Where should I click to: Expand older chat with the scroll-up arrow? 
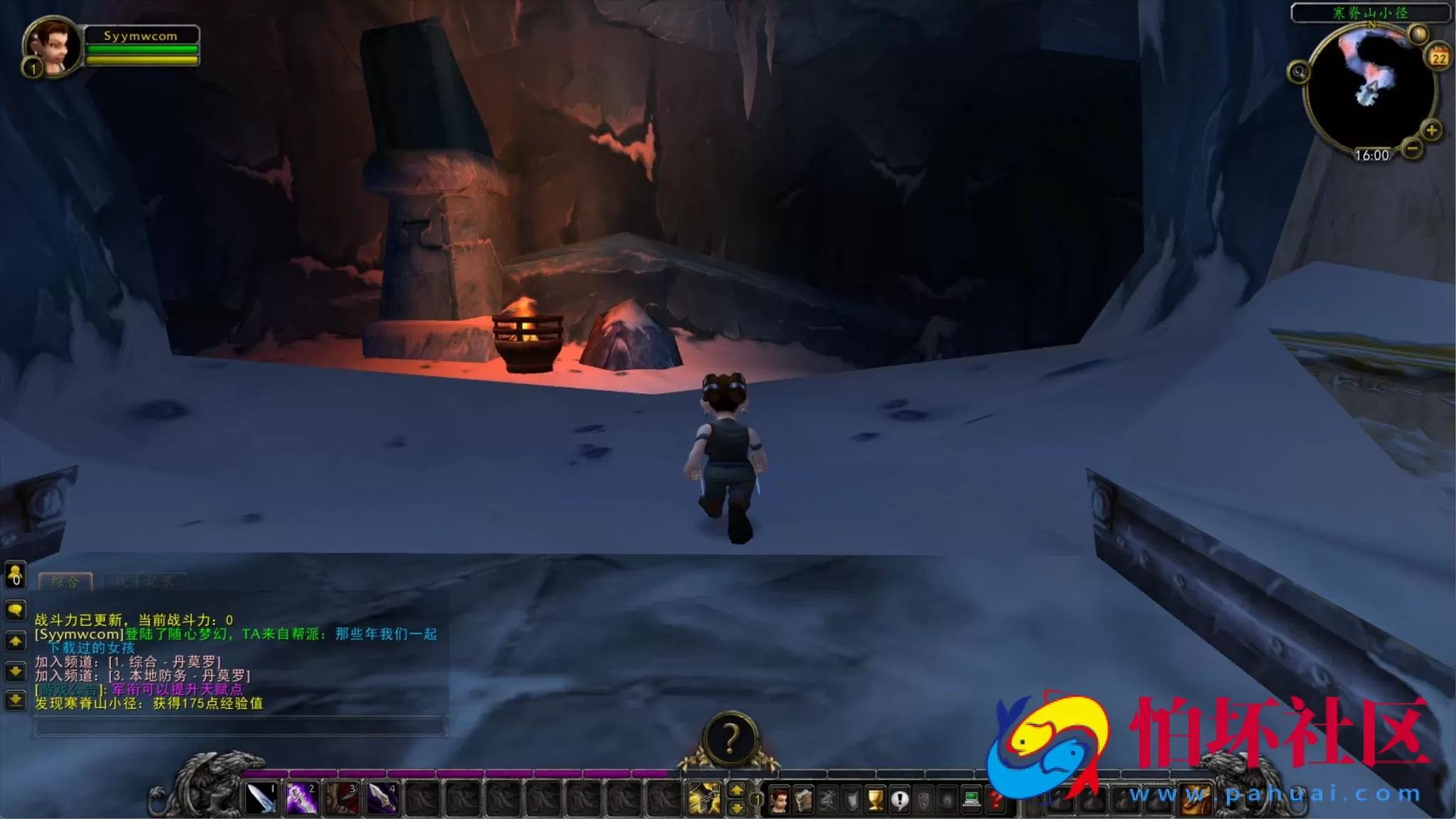15,640
